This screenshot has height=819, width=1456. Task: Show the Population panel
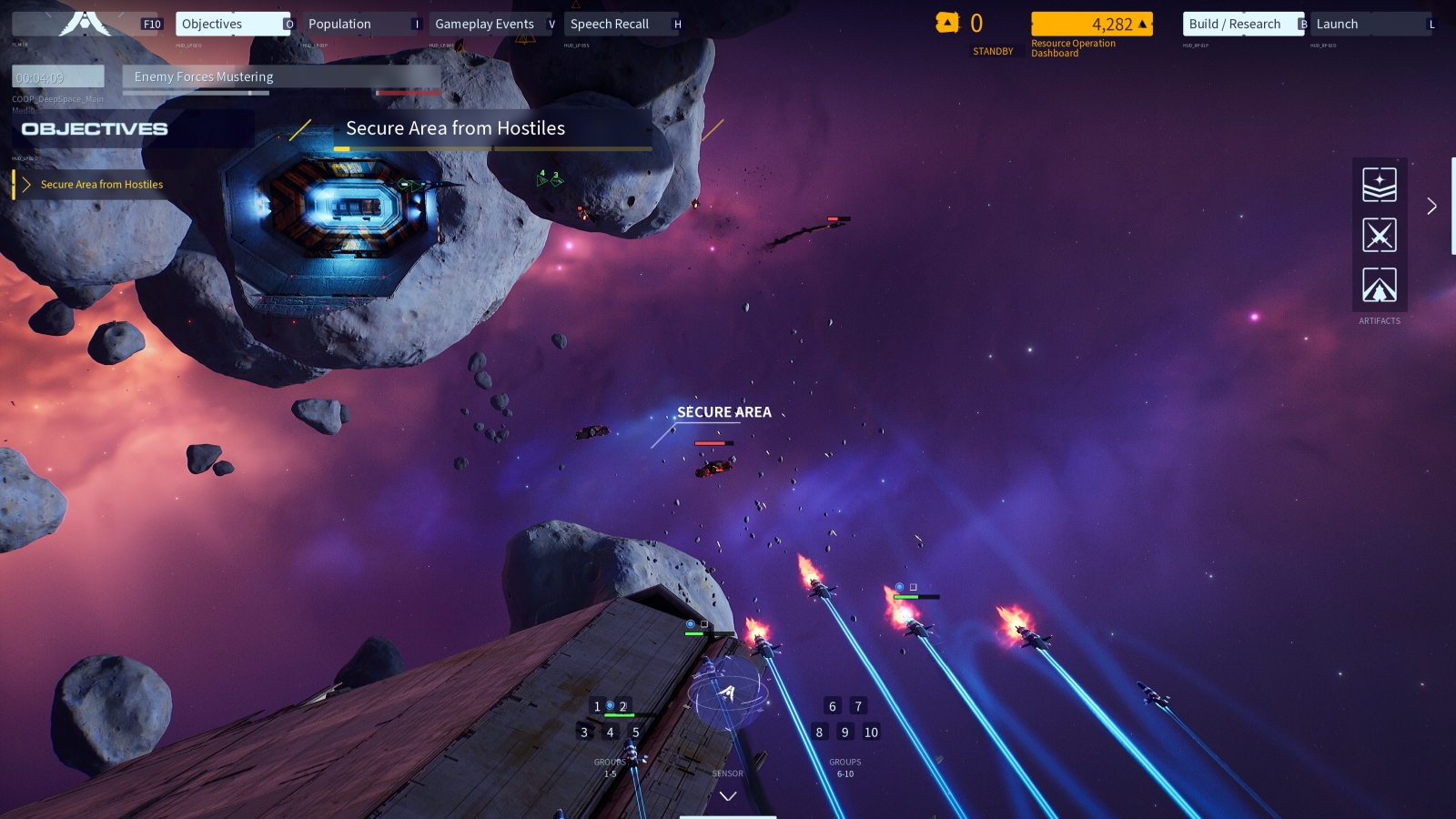pyautogui.click(x=359, y=25)
